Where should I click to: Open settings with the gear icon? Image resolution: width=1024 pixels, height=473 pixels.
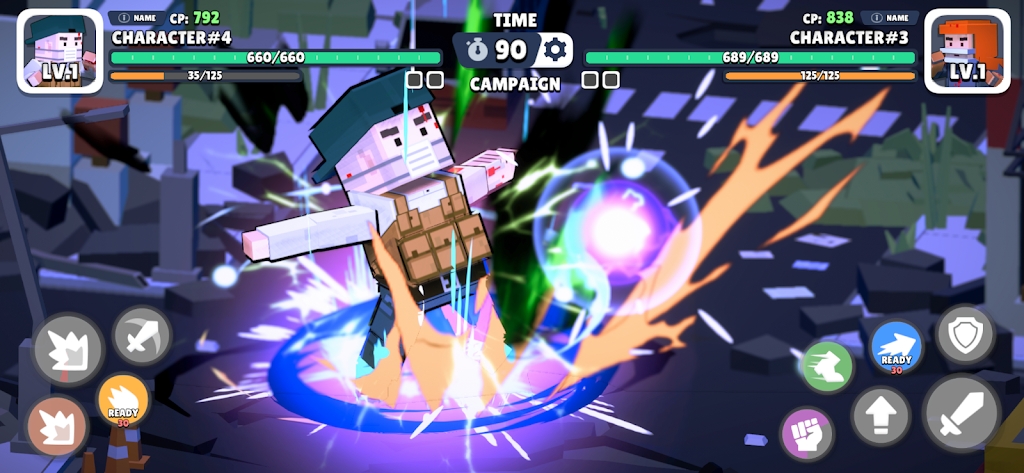point(555,50)
